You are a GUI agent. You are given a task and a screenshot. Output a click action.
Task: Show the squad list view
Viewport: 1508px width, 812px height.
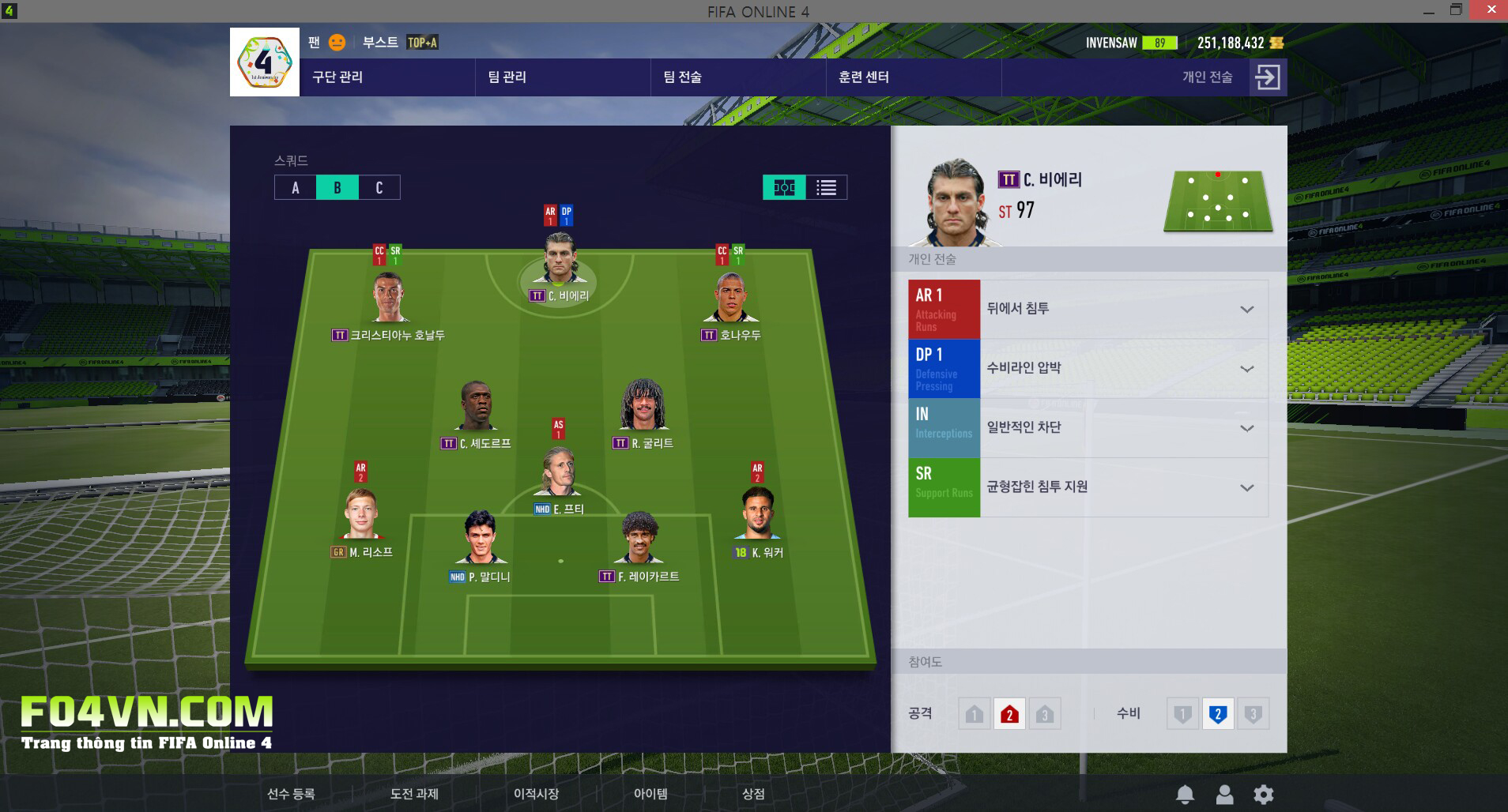point(827,188)
